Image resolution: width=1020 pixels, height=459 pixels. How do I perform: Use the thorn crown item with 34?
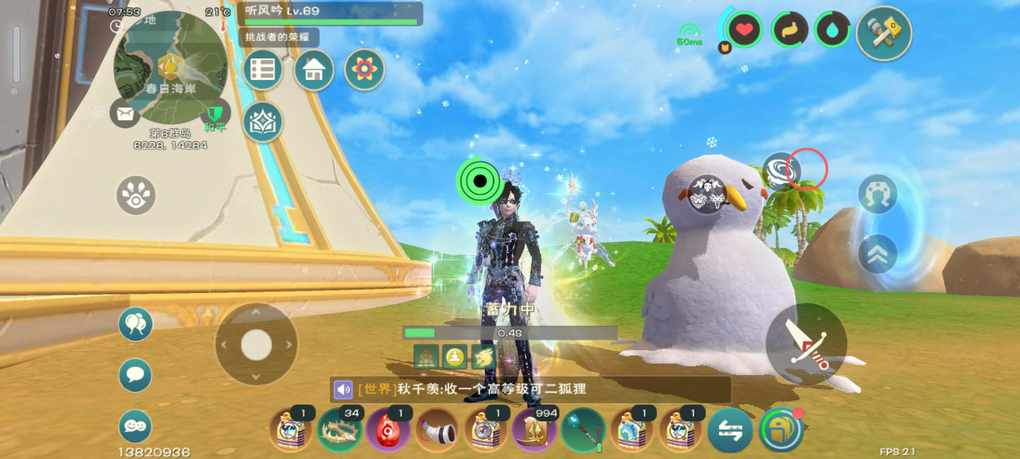coord(340,431)
